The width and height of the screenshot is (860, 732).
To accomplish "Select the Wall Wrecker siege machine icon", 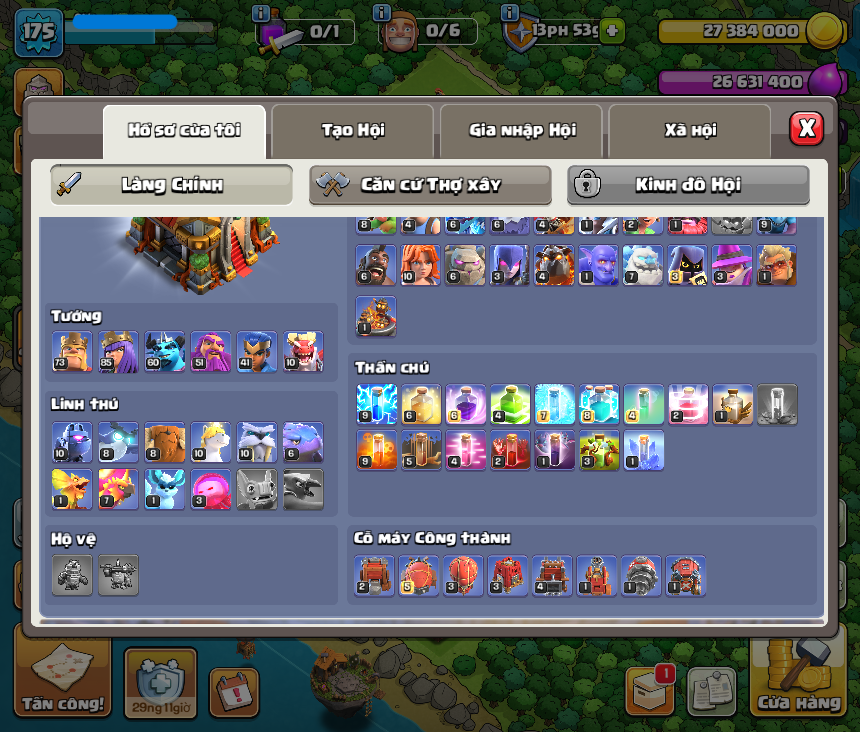I will 375,576.
